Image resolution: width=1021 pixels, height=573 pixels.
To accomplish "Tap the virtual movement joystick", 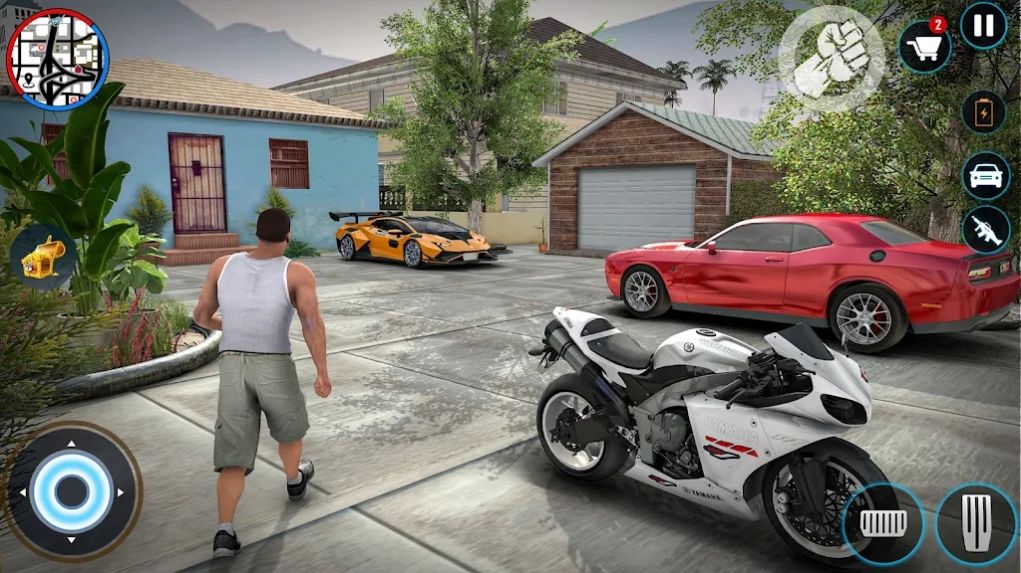I will 71,491.
